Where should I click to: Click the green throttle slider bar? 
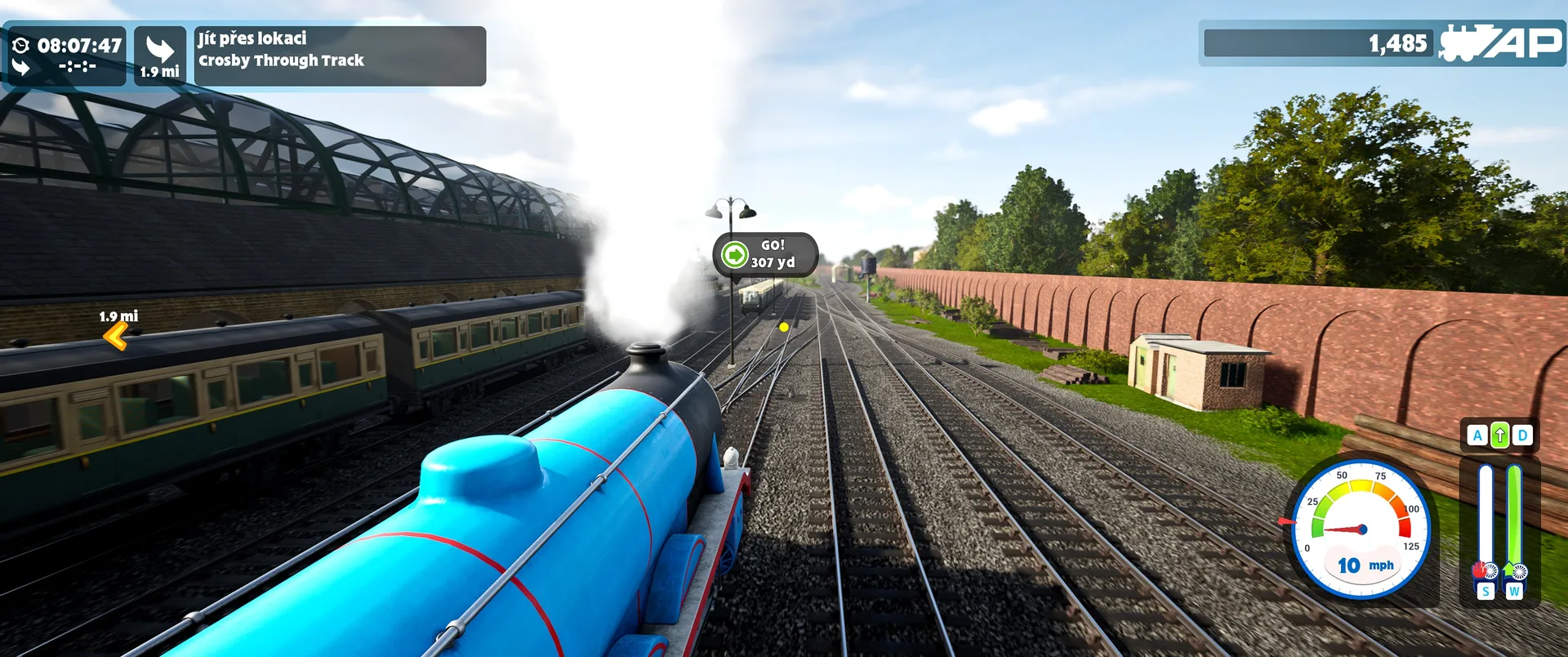point(1514,515)
